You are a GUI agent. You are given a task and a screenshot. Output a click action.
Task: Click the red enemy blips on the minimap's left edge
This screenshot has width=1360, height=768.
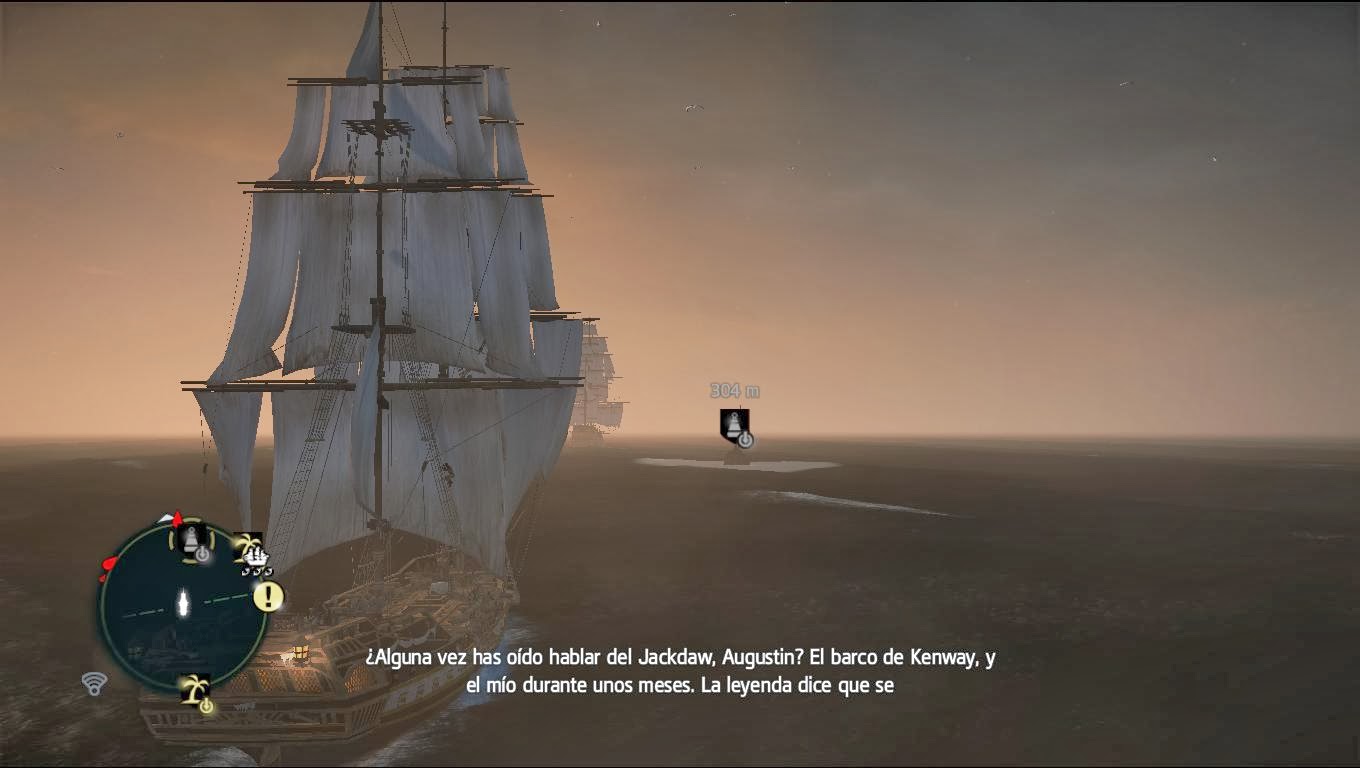click(107, 564)
